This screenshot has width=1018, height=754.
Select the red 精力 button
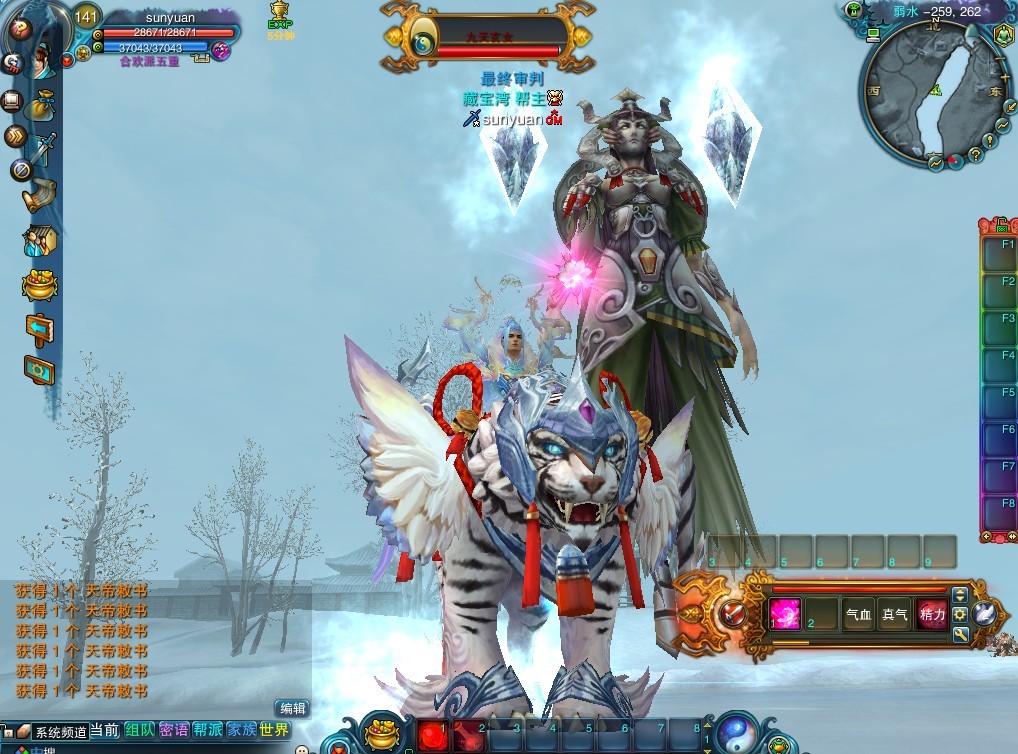[x=932, y=615]
